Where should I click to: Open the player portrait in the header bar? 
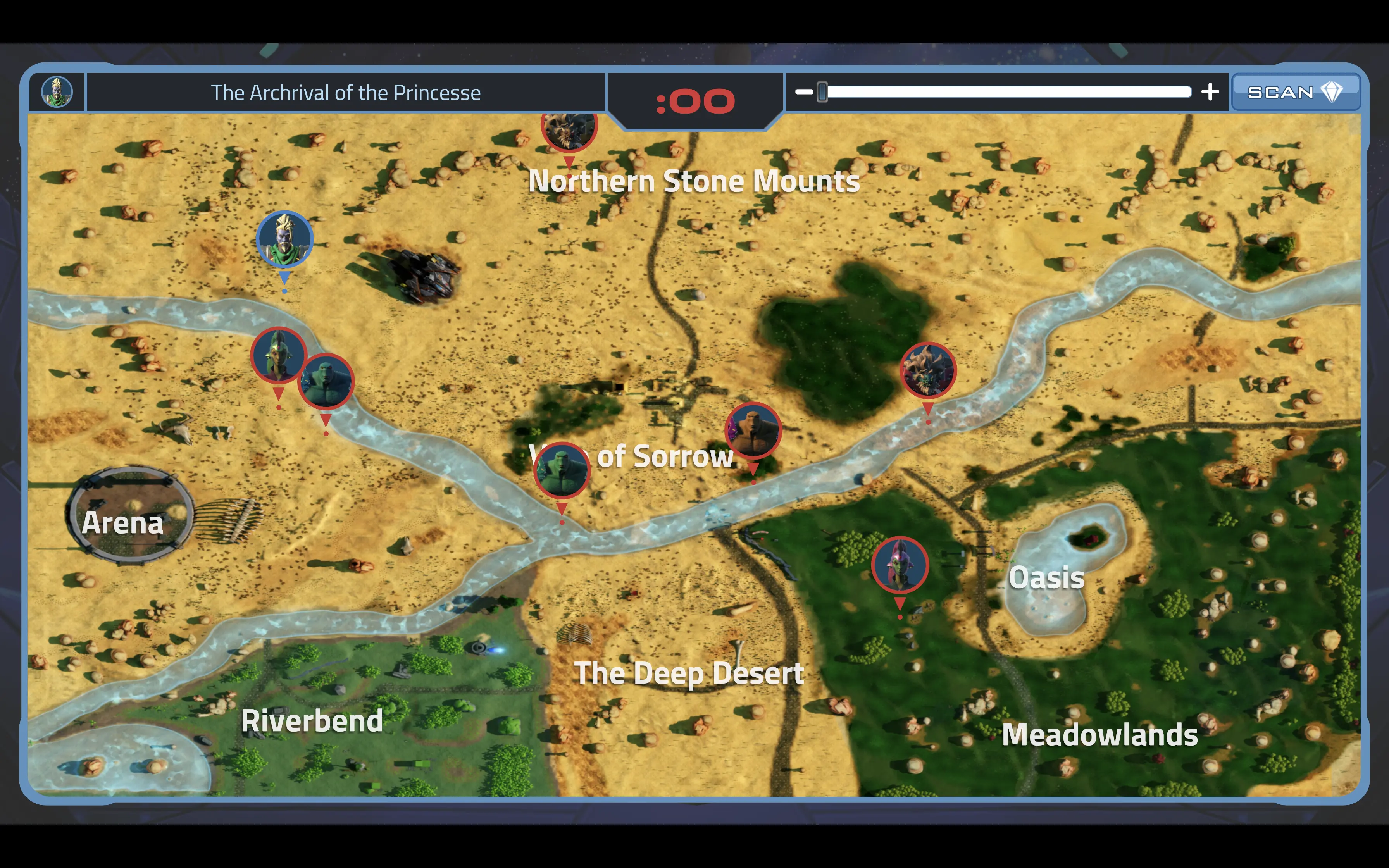click(x=57, y=92)
